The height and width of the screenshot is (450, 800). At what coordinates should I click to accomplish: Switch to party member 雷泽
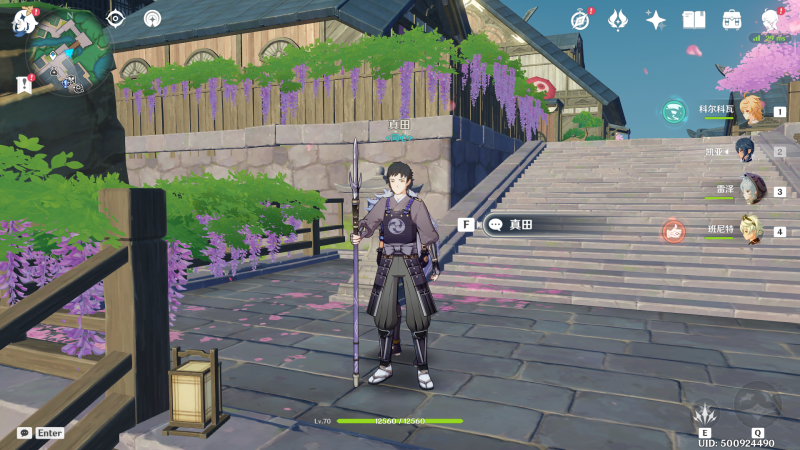tap(751, 190)
